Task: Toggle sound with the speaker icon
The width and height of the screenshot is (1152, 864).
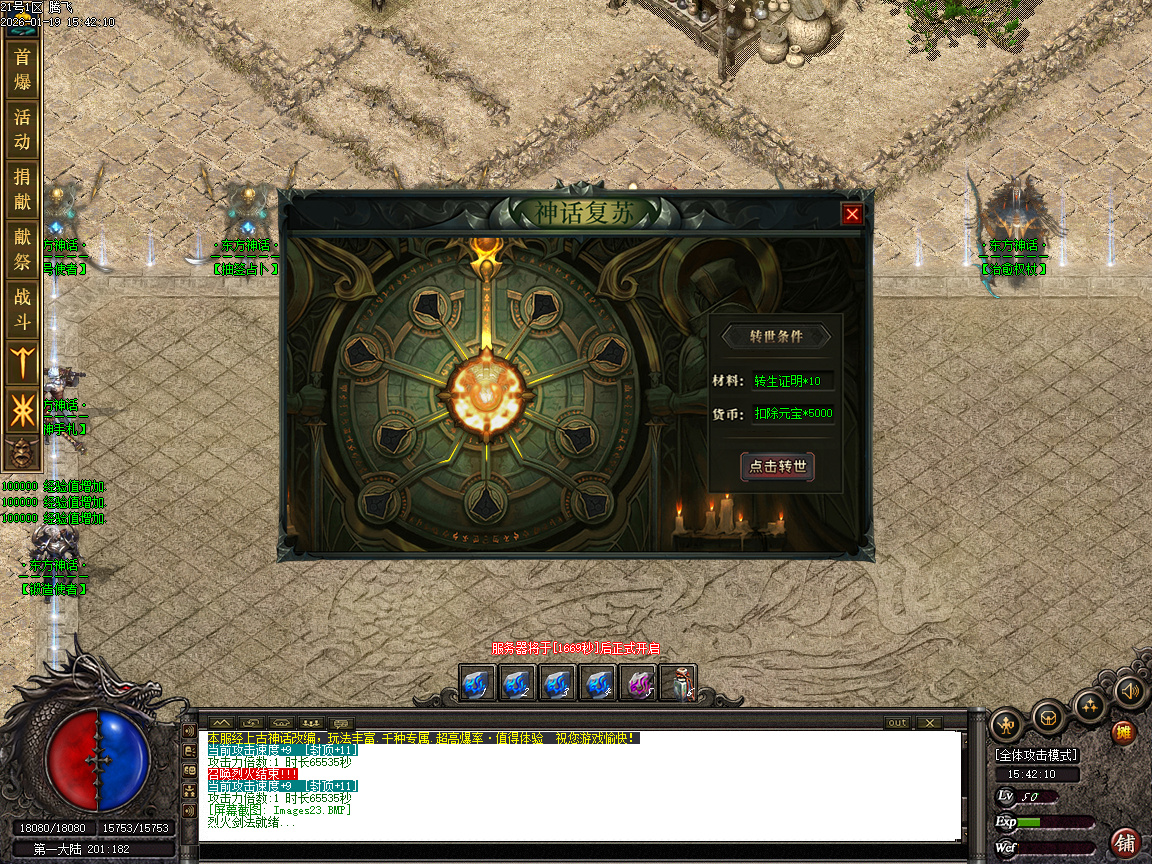Action: [1129, 690]
